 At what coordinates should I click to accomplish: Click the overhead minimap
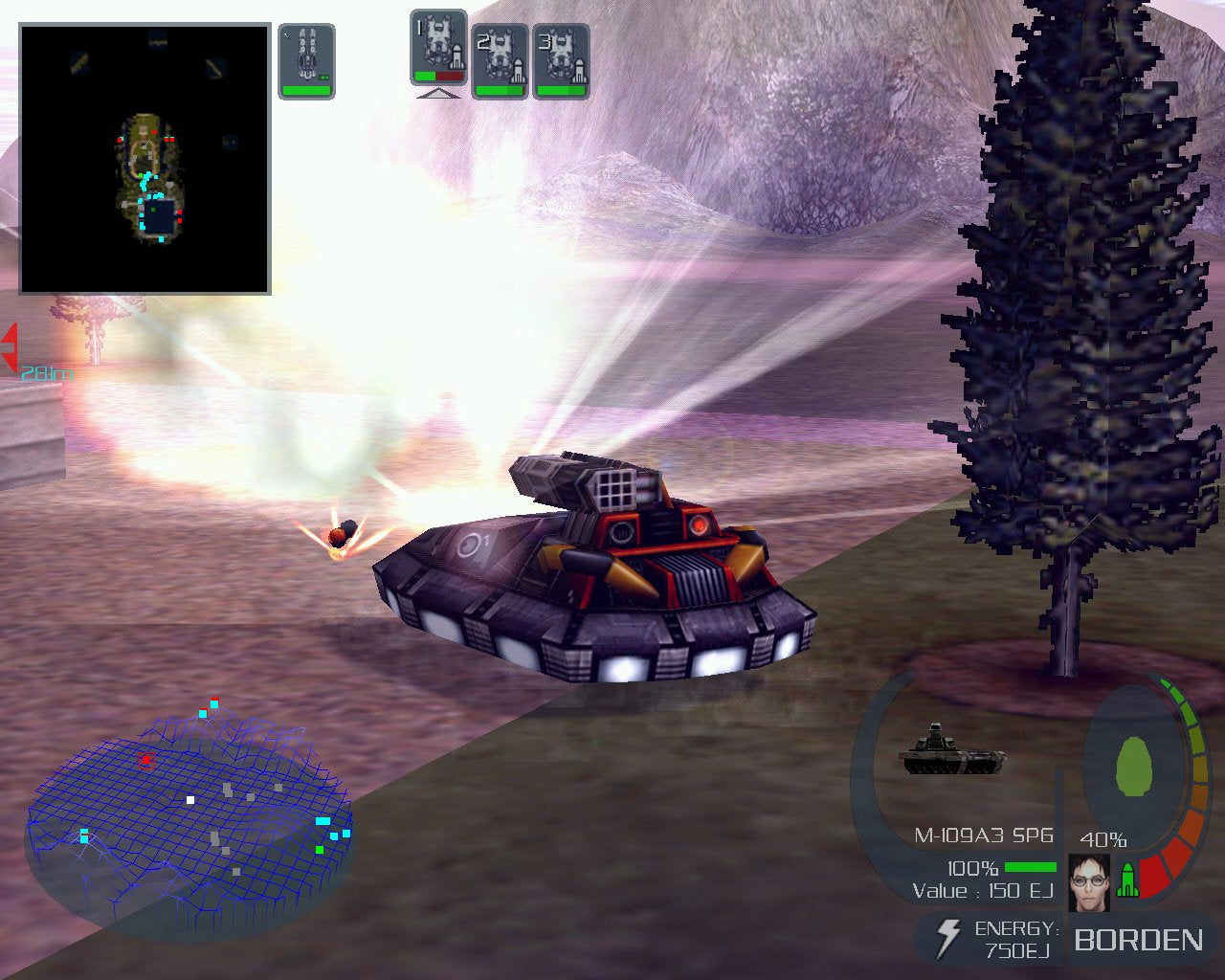coord(145,159)
